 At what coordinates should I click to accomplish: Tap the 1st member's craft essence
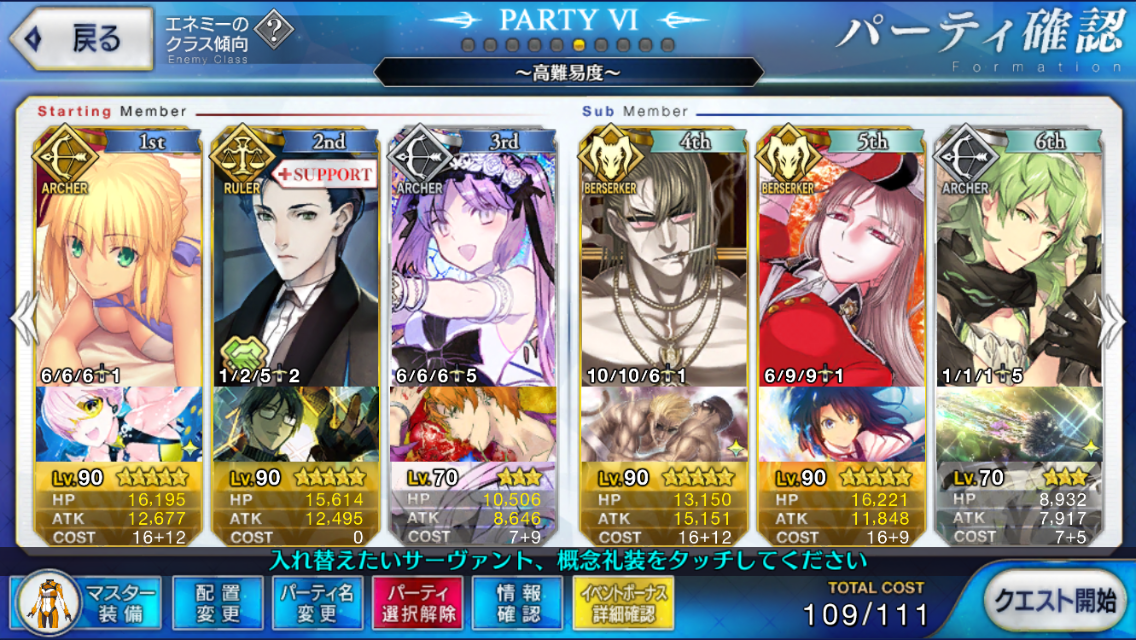(x=118, y=424)
